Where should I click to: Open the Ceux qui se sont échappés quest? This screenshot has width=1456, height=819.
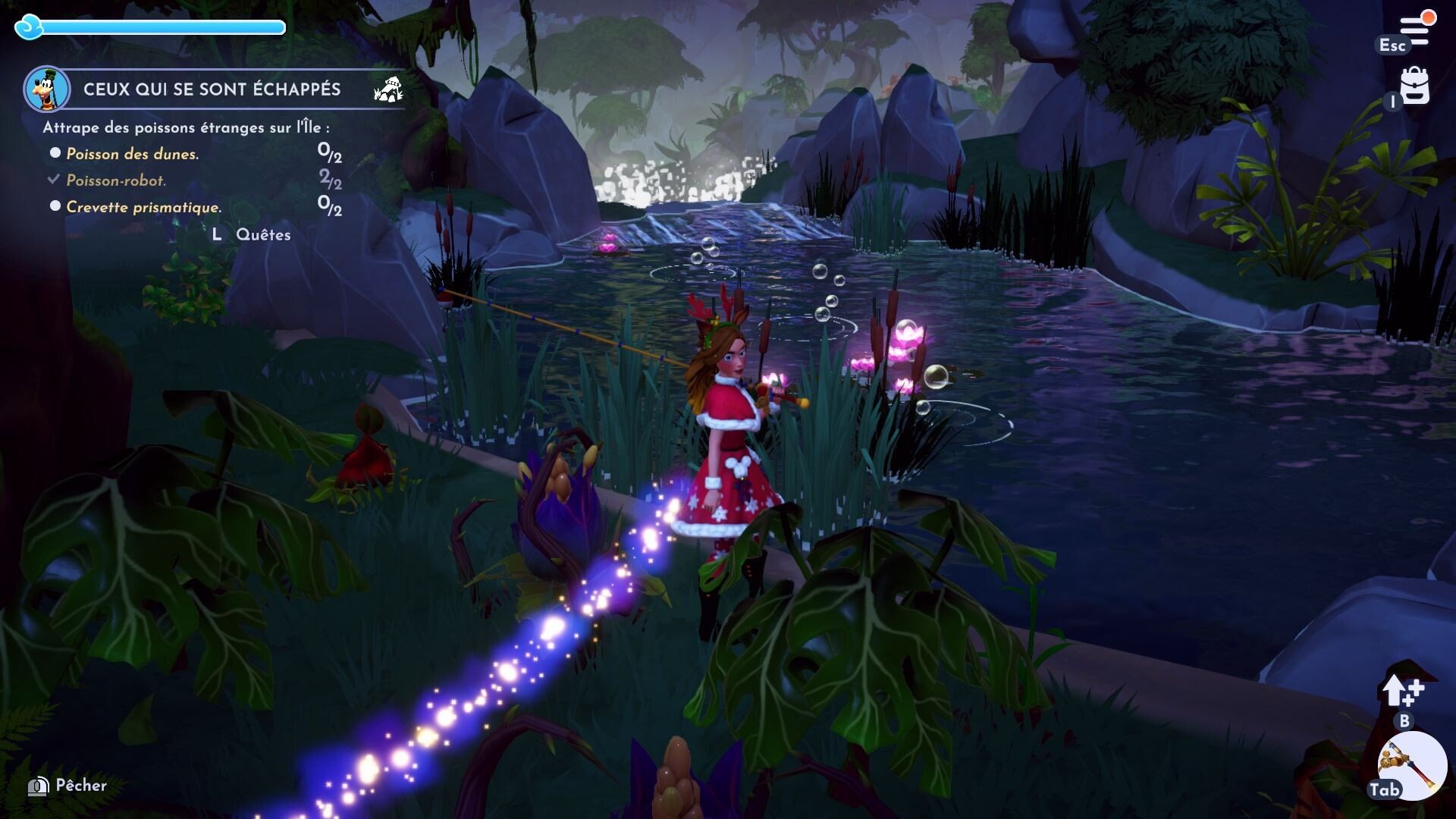[x=212, y=89]
